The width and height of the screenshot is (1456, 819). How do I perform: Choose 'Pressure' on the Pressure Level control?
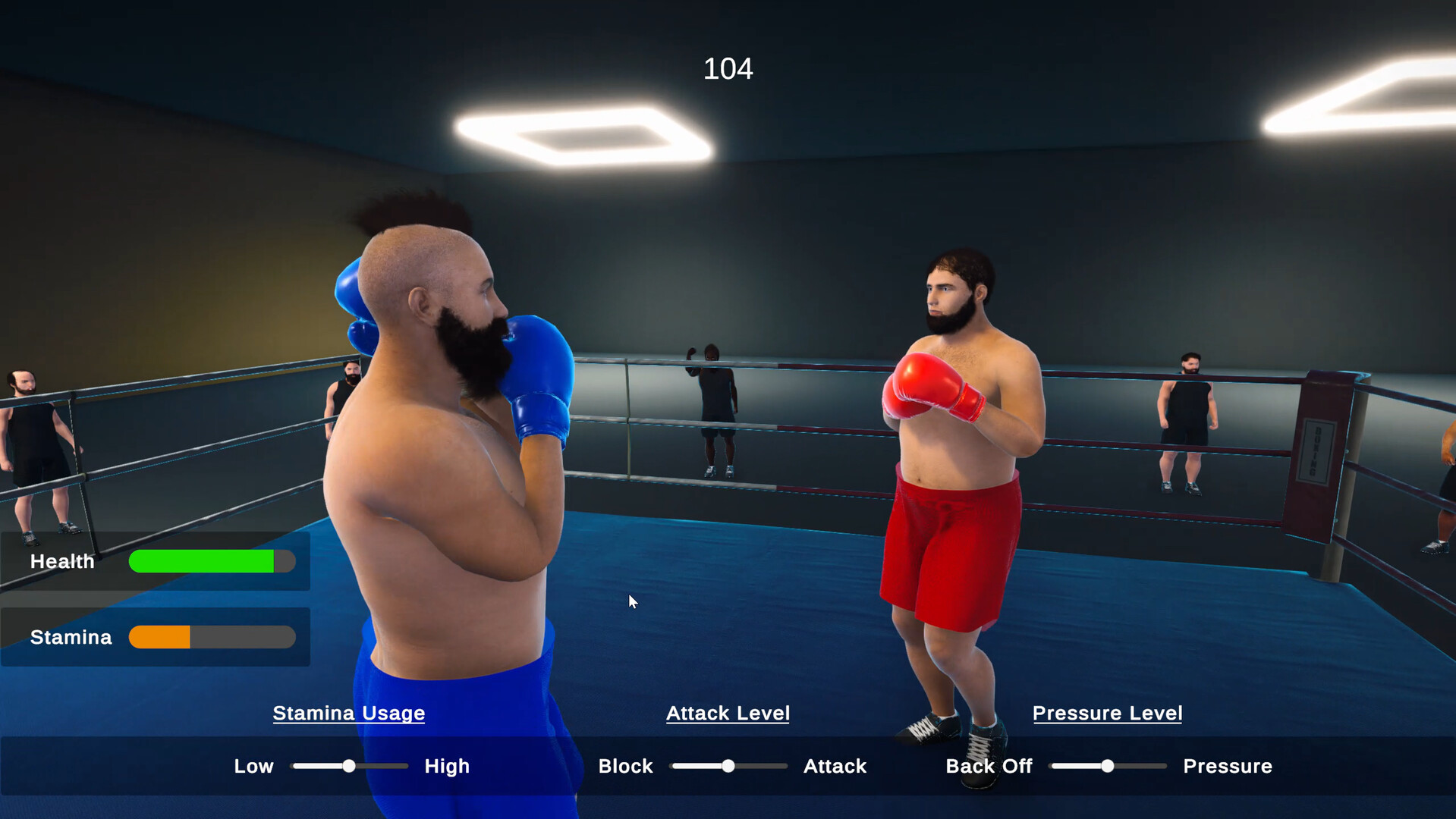(1227, 766)
